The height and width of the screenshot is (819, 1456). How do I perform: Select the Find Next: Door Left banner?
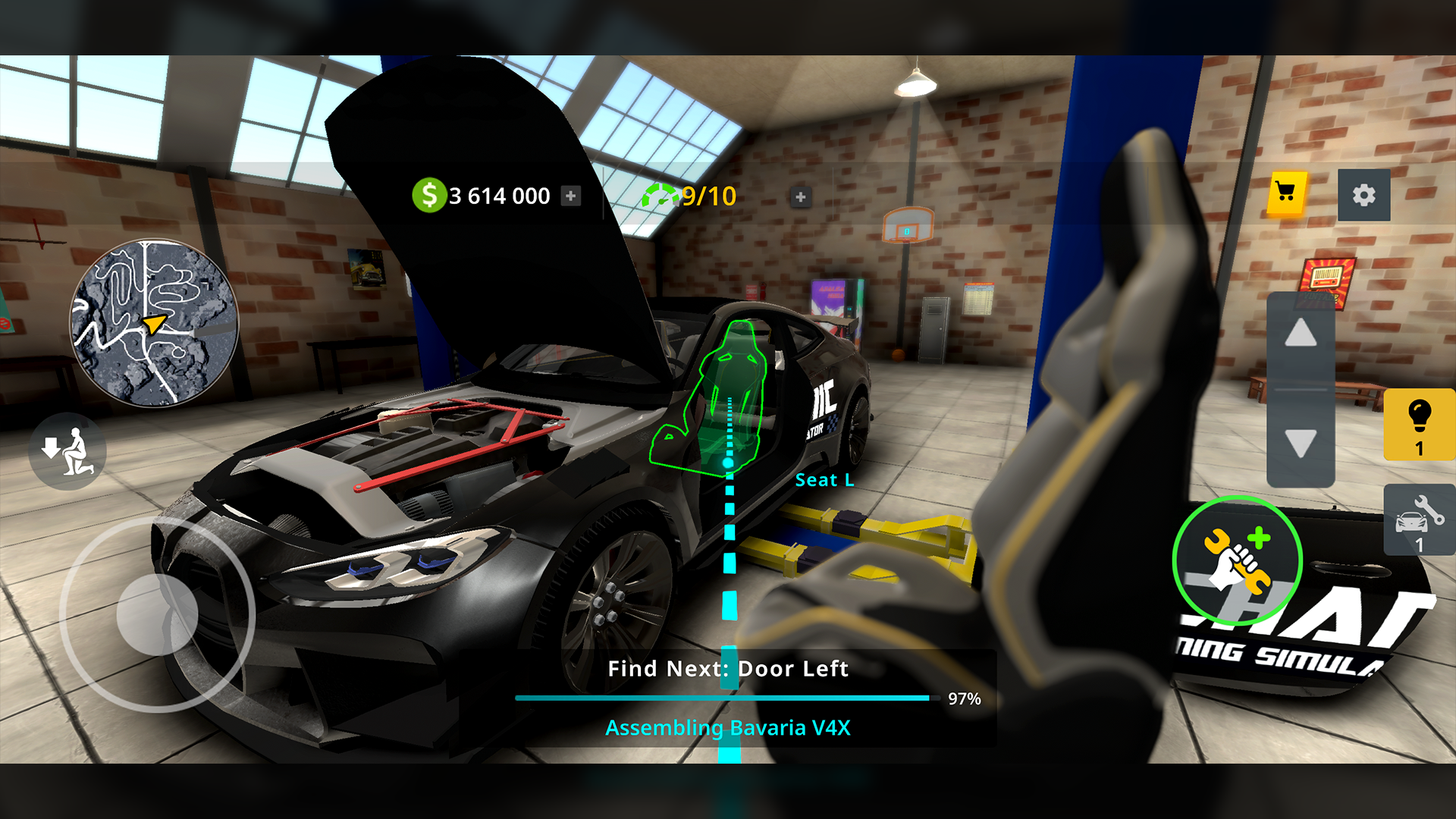(x=727, y=669)
